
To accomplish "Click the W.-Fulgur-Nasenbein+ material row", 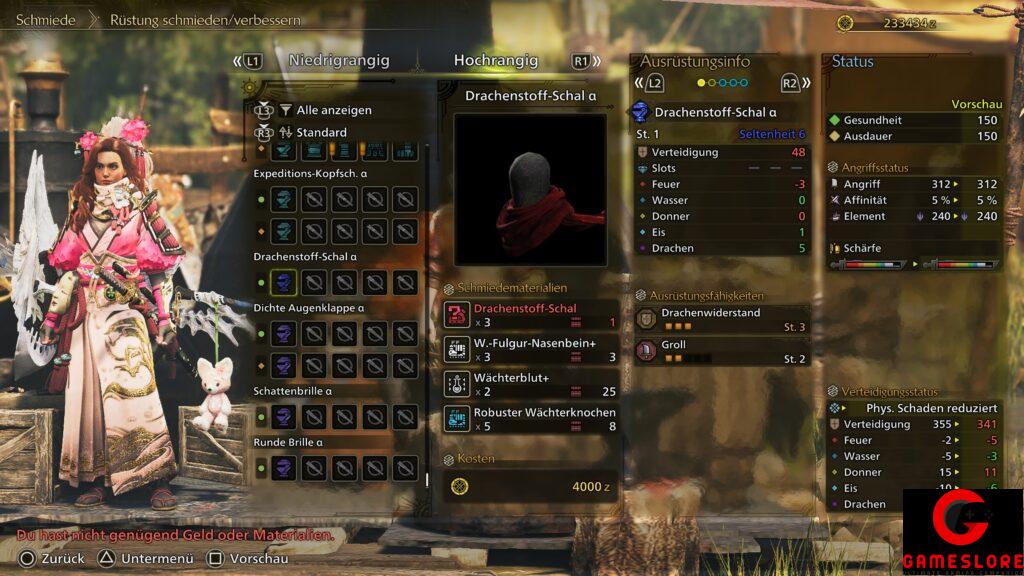I will point(531,349).
